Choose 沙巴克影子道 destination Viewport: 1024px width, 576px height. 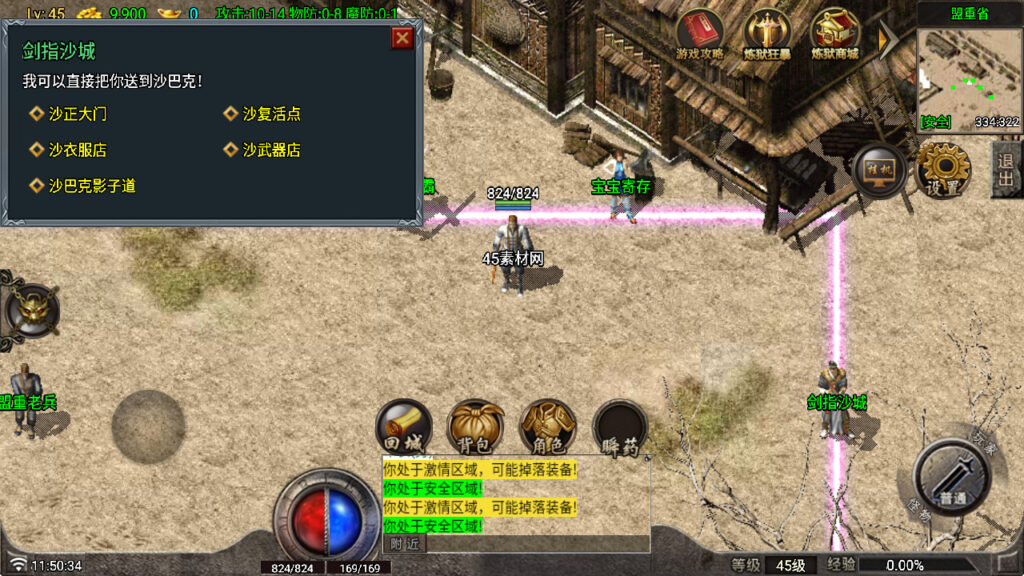point(91,186)
